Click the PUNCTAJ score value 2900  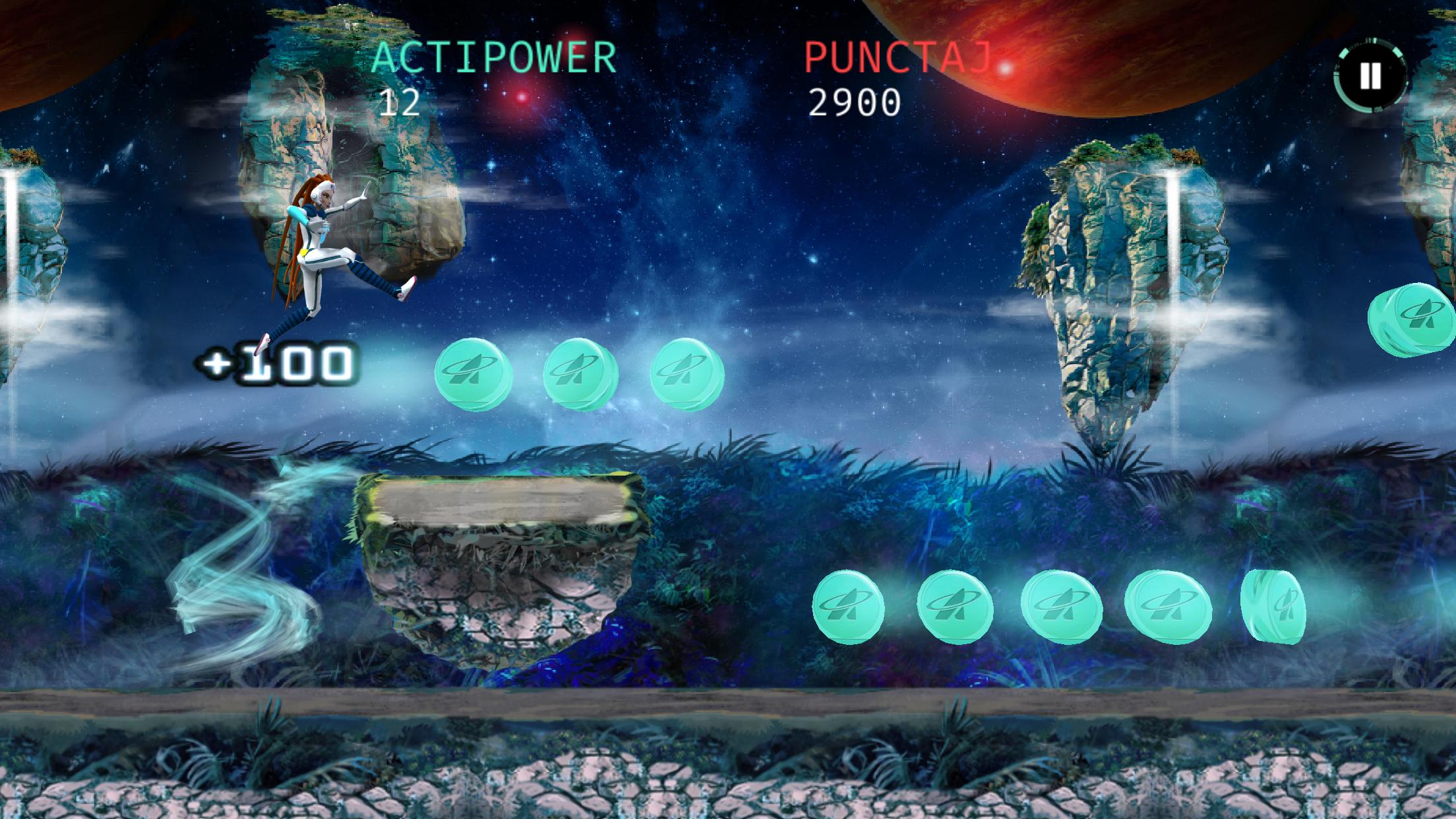[x=855, y=102]
